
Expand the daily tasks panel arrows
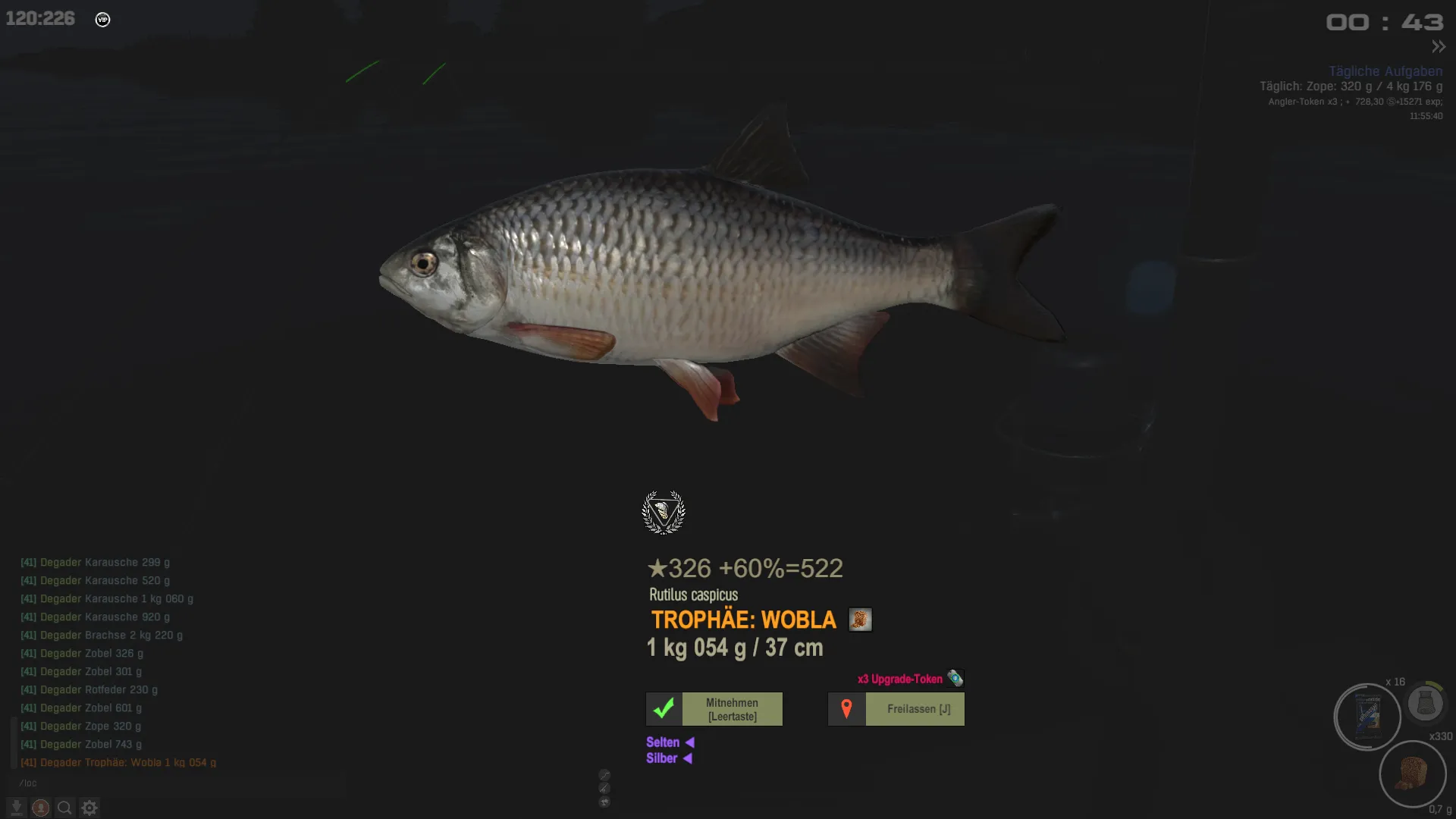pos(1439,47)
